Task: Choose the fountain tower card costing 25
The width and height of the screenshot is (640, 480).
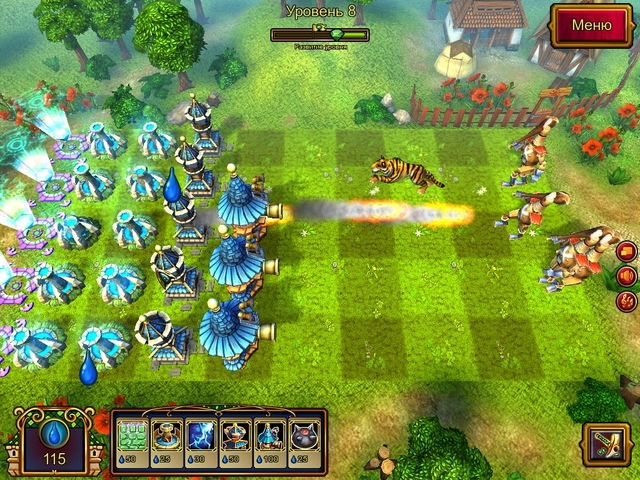Action: (166, 436)
